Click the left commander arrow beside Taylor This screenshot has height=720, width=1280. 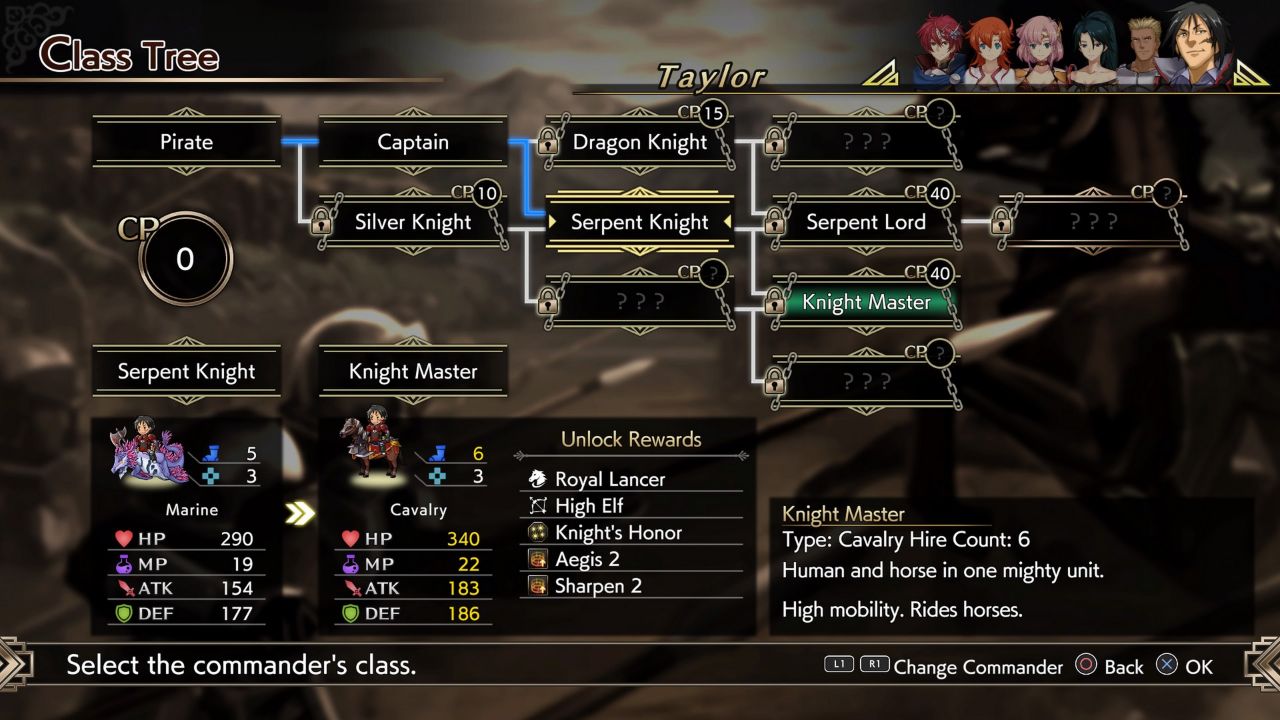(x=879, y=72)
